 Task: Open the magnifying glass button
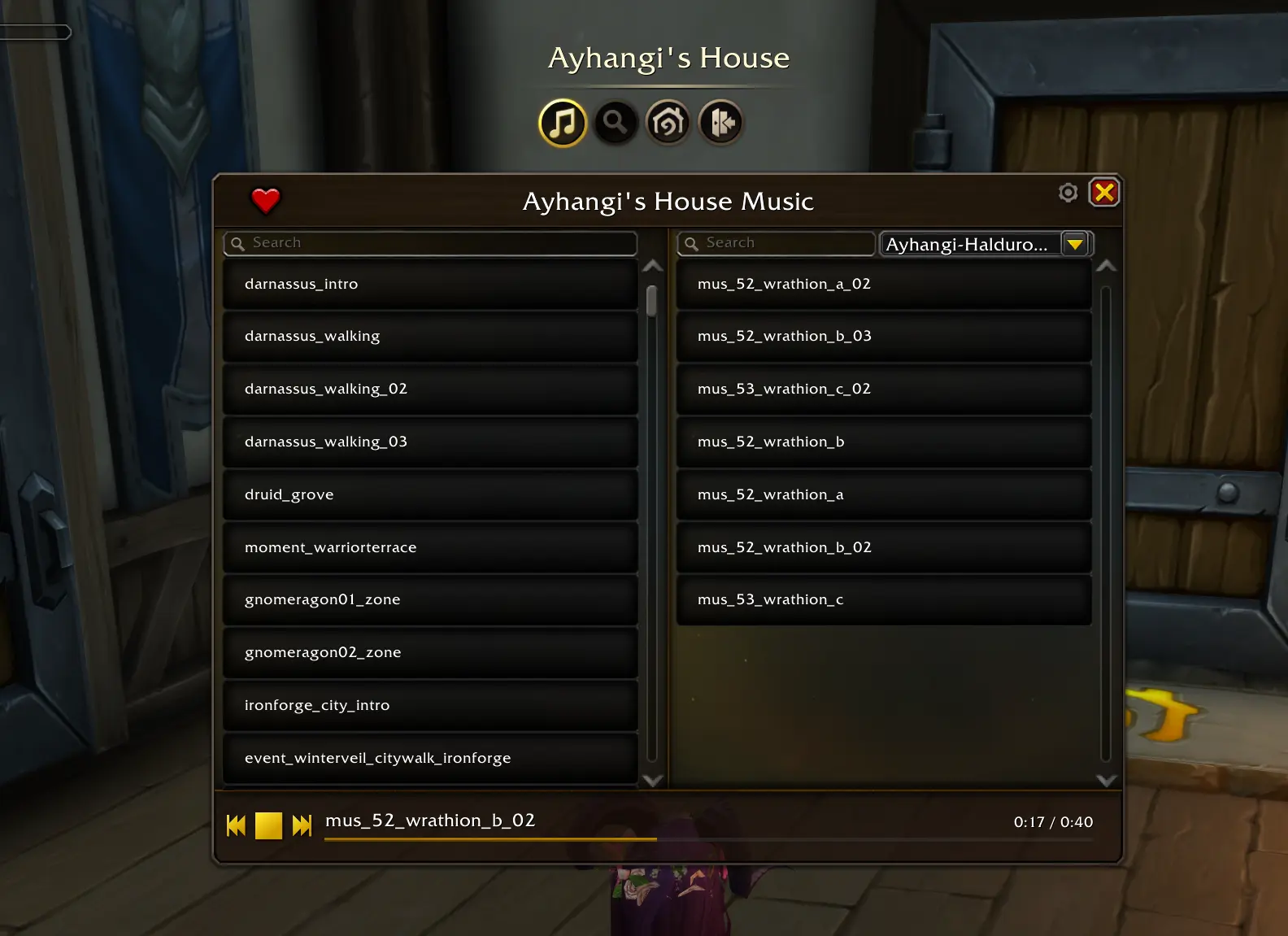click(x=615, y=123)
